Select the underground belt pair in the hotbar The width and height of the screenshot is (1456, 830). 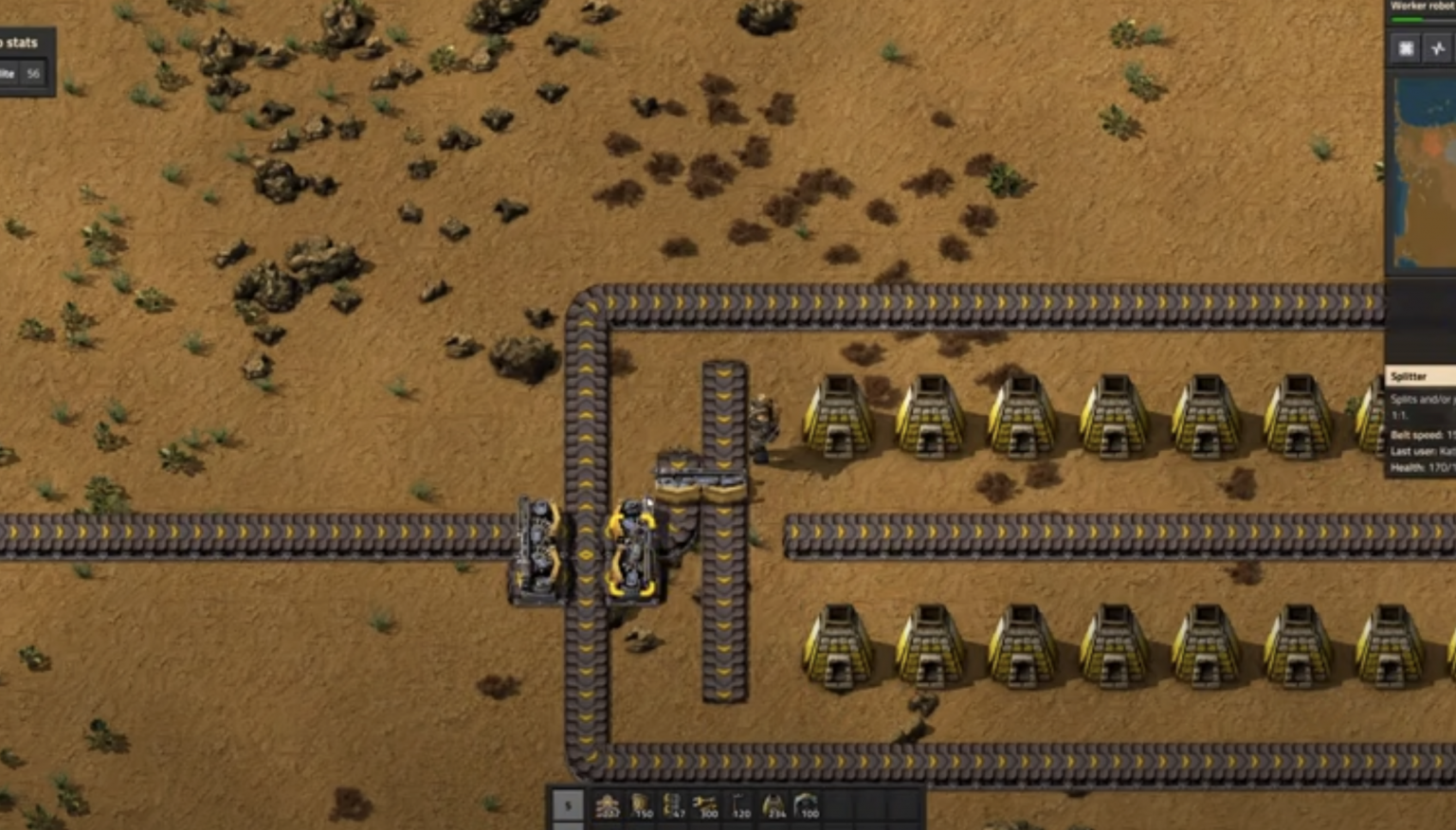[x=674, y=808]
